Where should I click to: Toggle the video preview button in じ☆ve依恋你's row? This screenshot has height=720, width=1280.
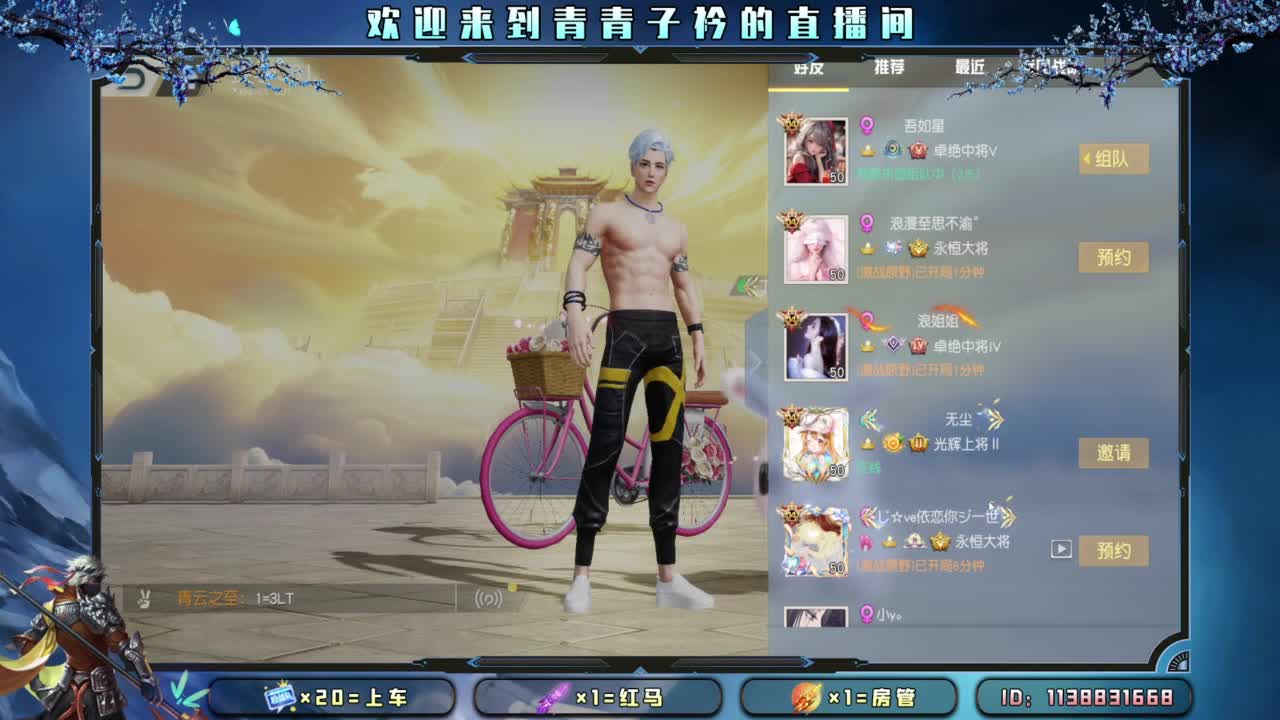coord(1061,547)
